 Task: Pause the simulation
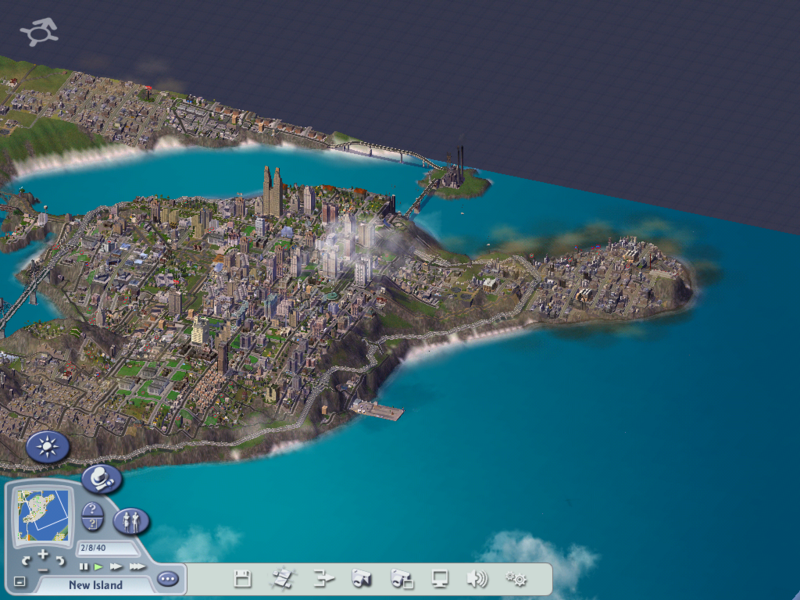(x=85, y=567)
